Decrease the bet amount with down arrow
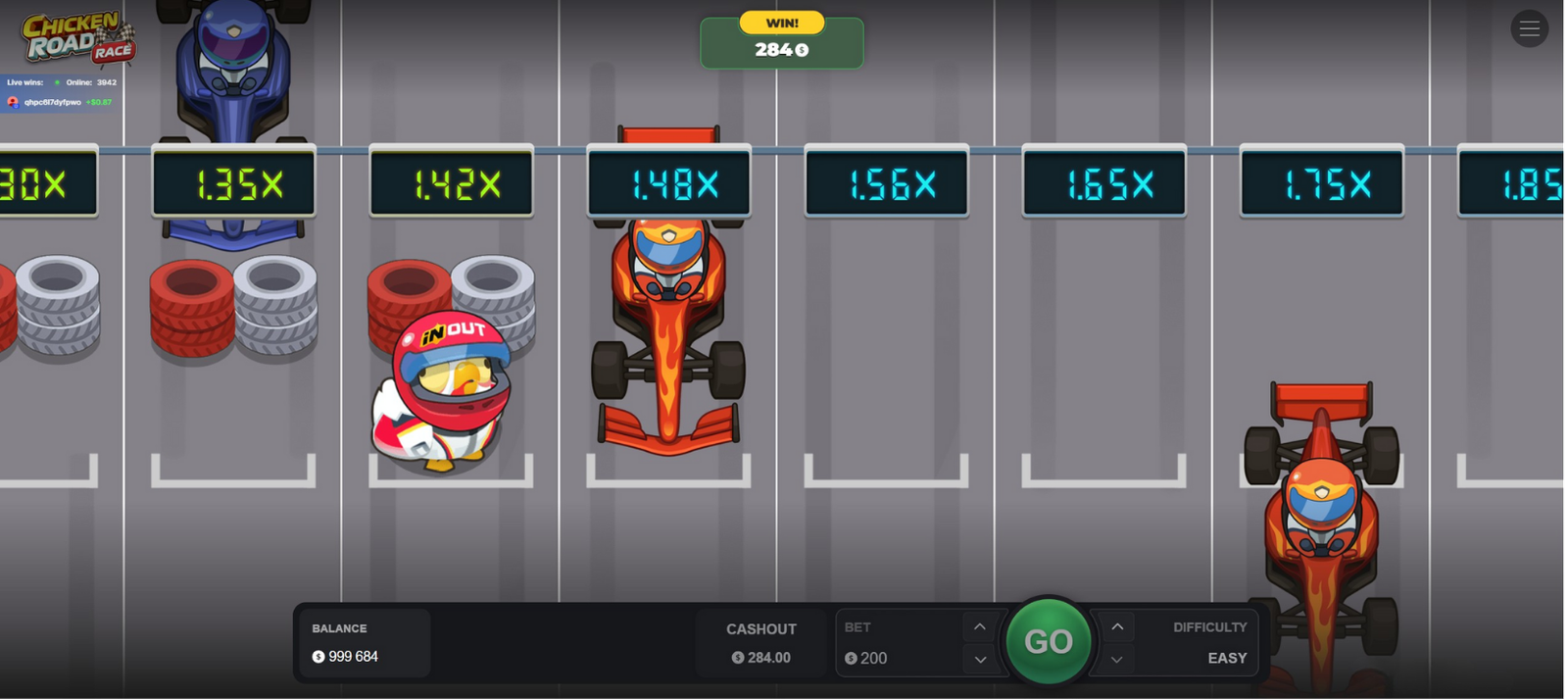 [979, 660]
